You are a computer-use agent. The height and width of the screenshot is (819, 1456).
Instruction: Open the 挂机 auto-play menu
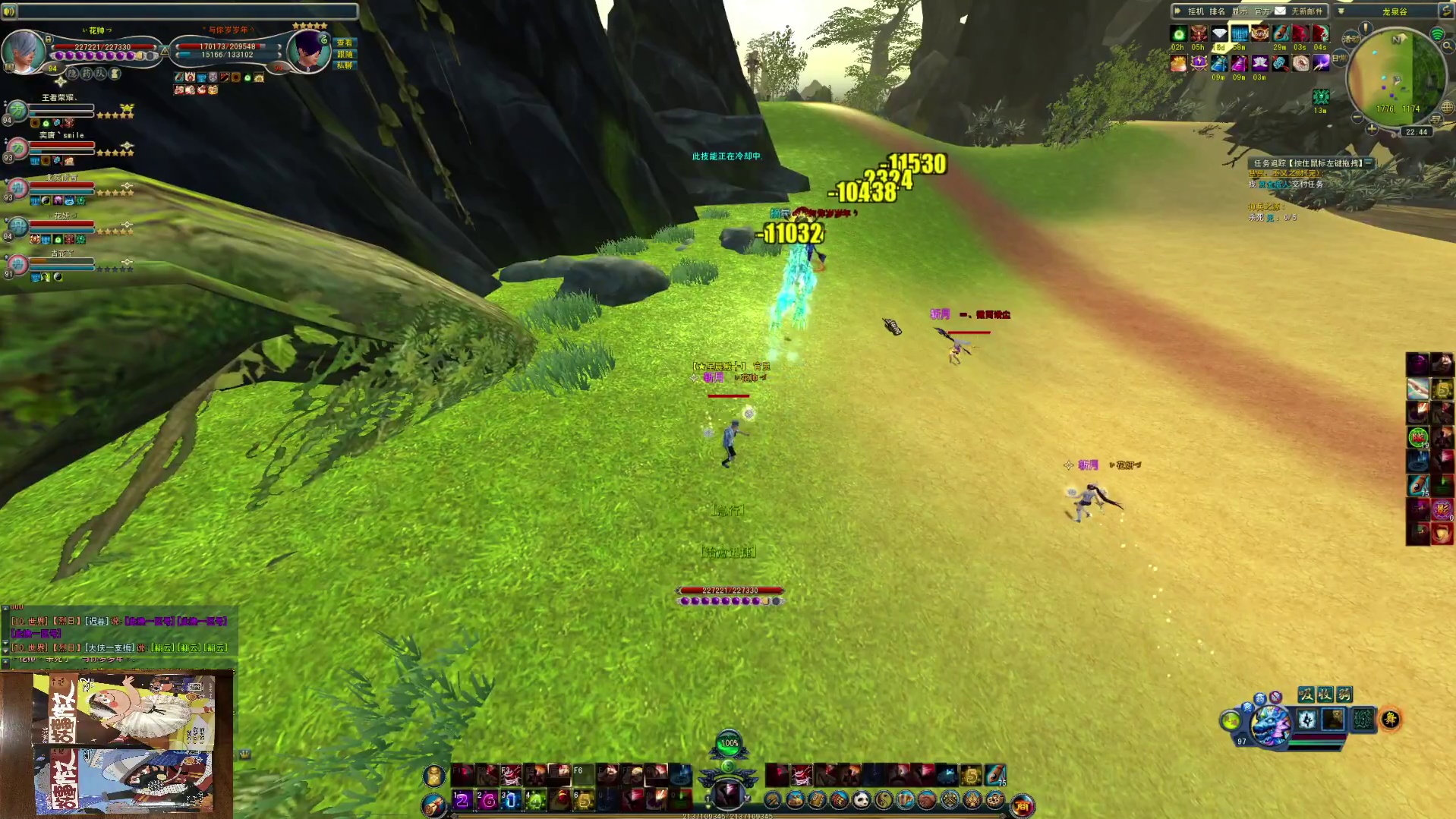click(1196, 11)
